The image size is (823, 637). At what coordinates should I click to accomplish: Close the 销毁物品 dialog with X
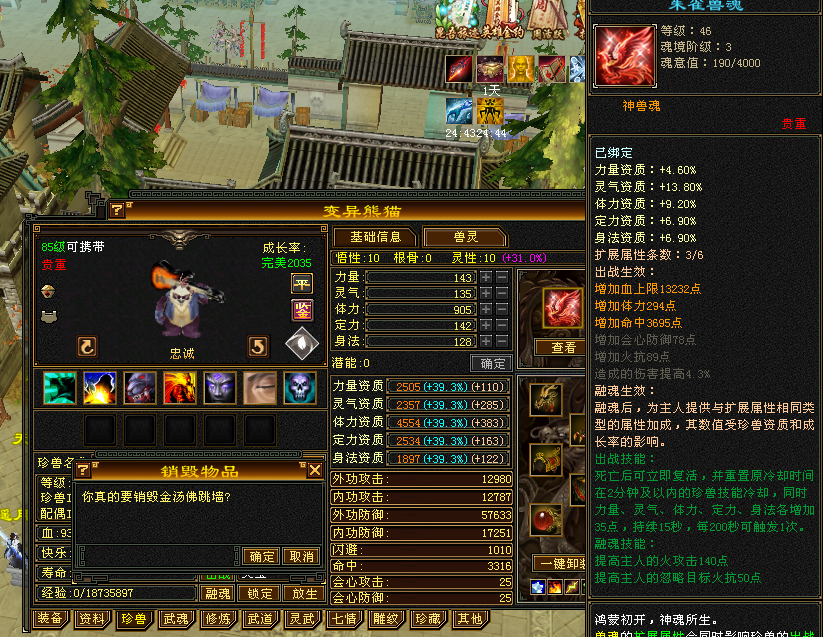pyautogui.click(x=315, y=469)
